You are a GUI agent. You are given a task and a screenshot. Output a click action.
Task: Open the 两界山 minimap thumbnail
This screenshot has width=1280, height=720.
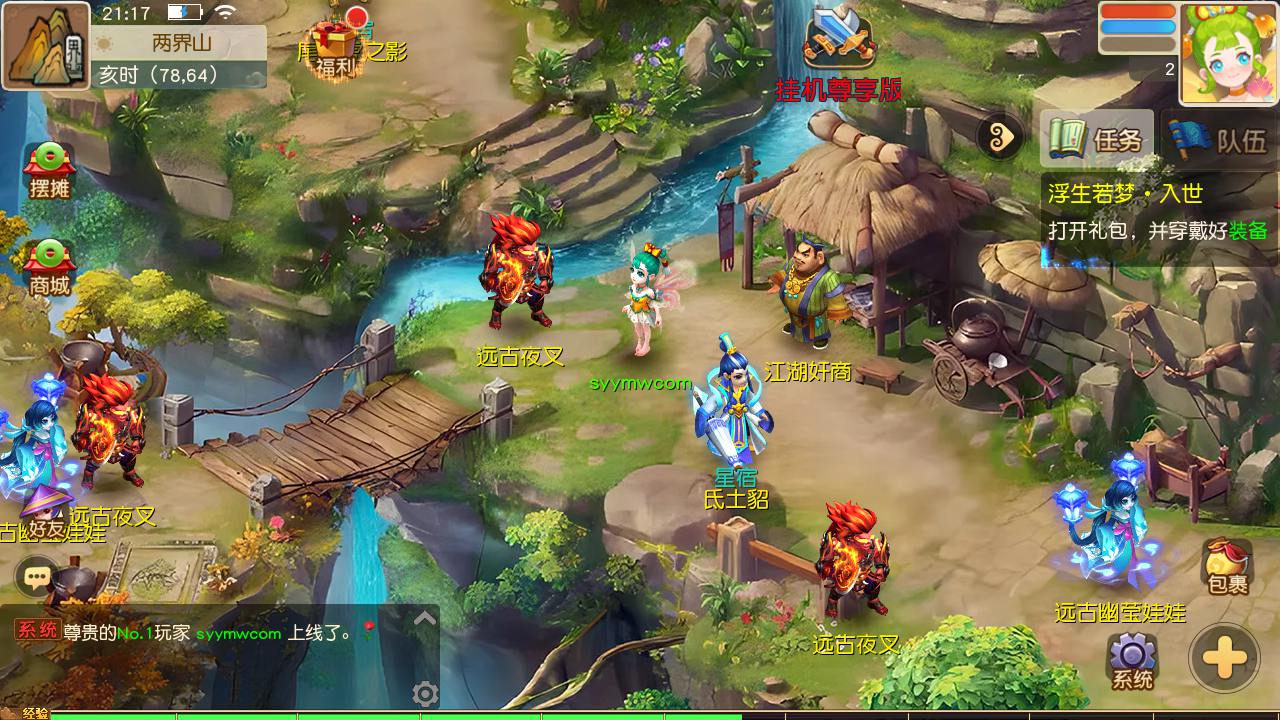pos(46,46)
